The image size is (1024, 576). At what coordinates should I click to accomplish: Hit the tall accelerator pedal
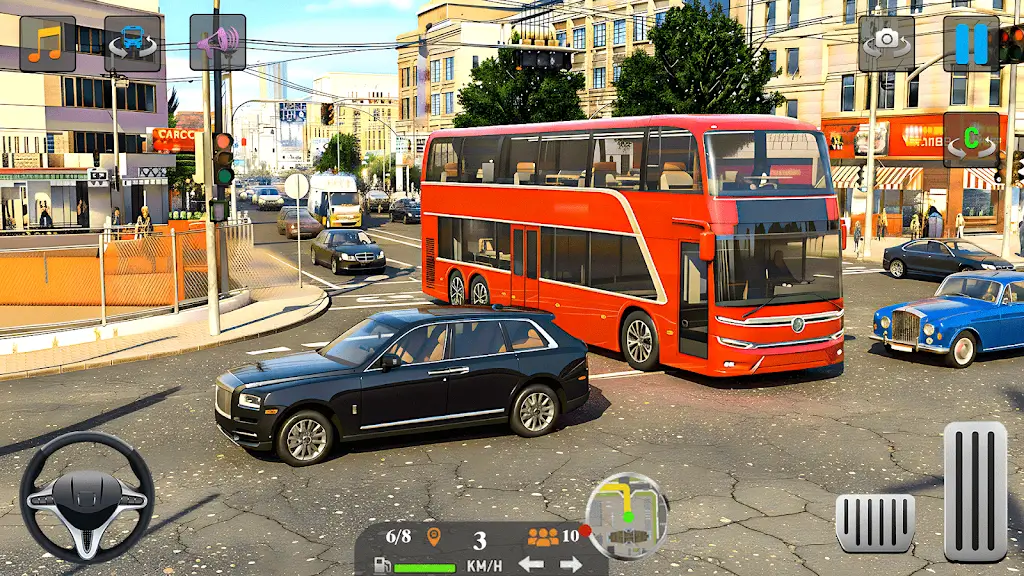coord(975,491)
